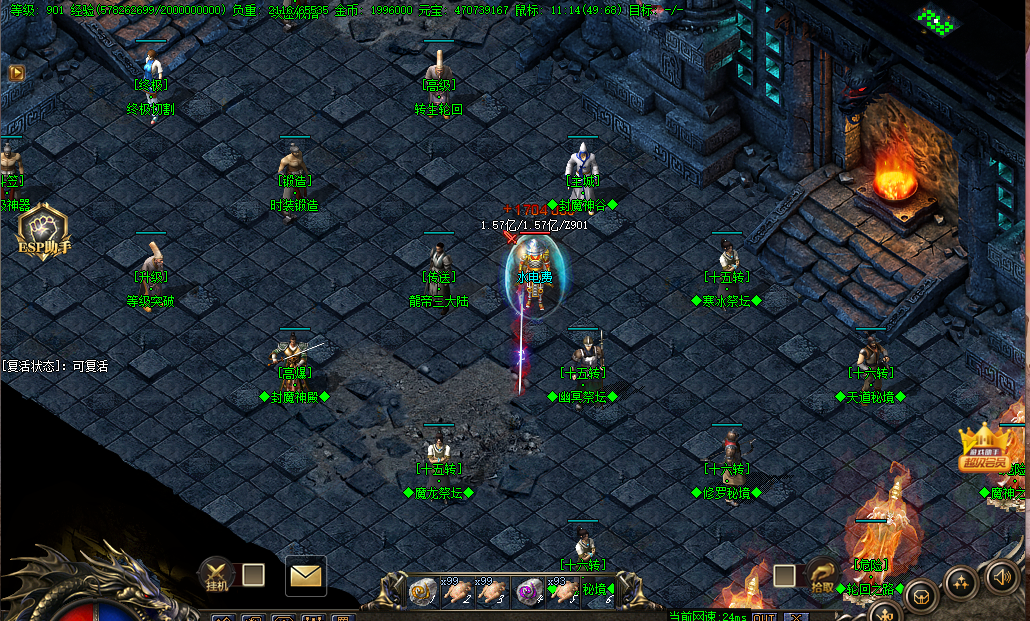The height and width of the screenshot is (621, 1030).
Task: Toggle the 挂机 auto-battle button
Action: 217,574
